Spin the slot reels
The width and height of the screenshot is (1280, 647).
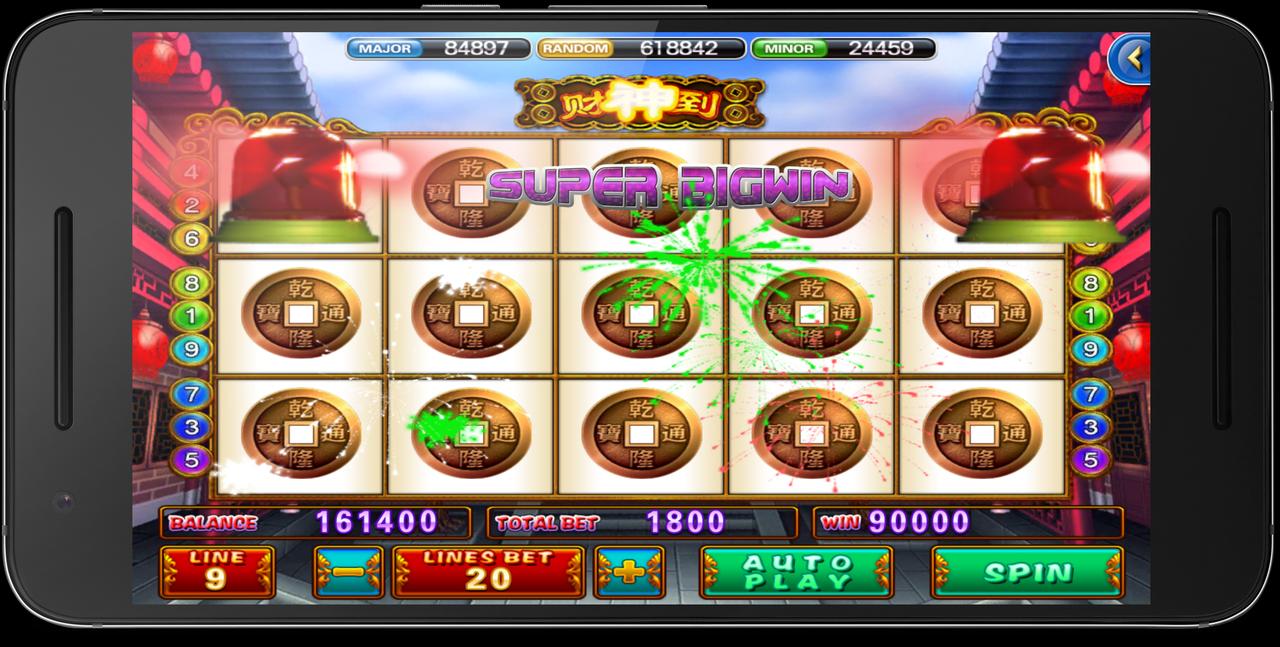pyautogui.click(x=1027, y=573)
